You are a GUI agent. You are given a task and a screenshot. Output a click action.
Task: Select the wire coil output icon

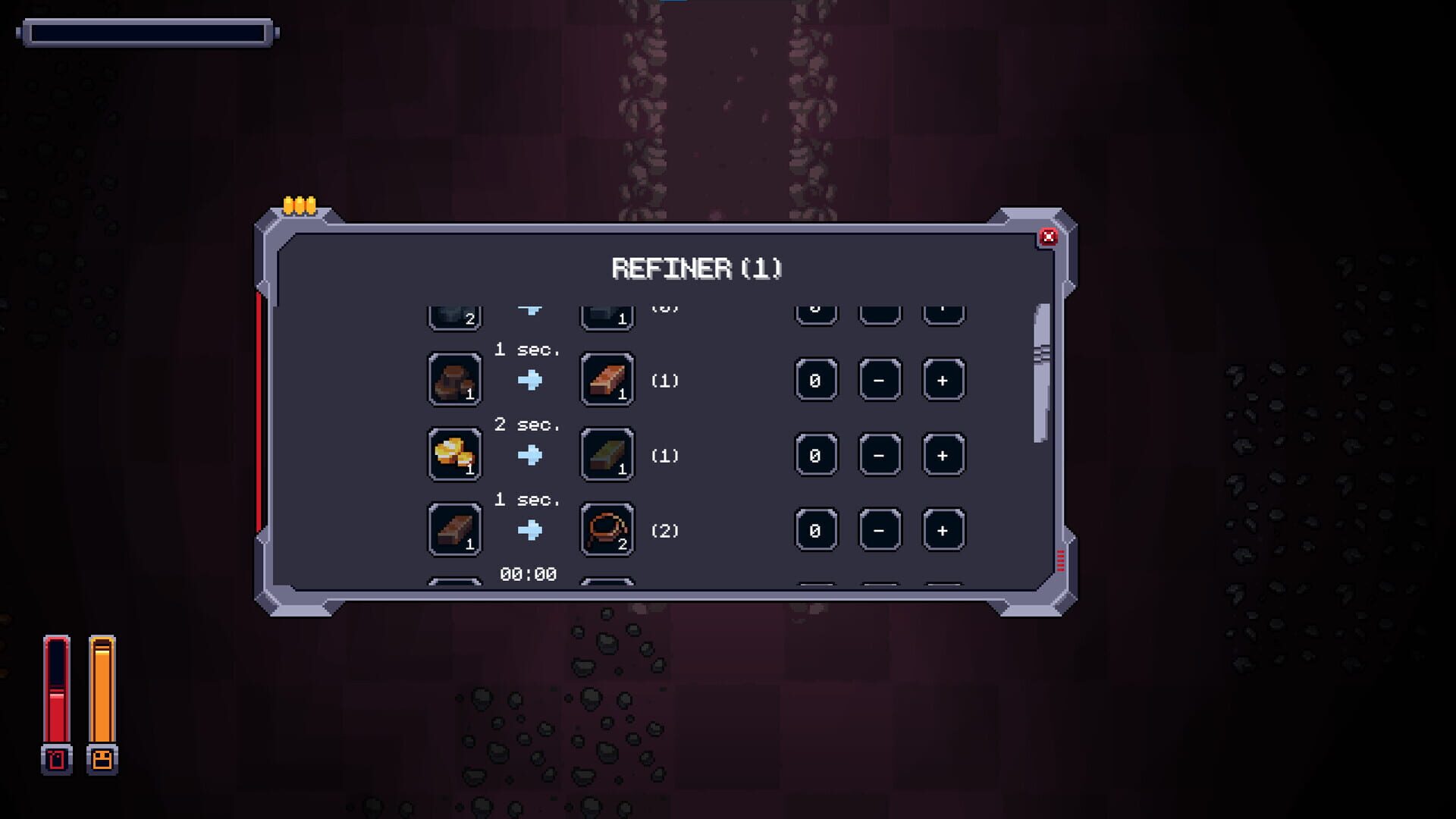click(605, 529)
